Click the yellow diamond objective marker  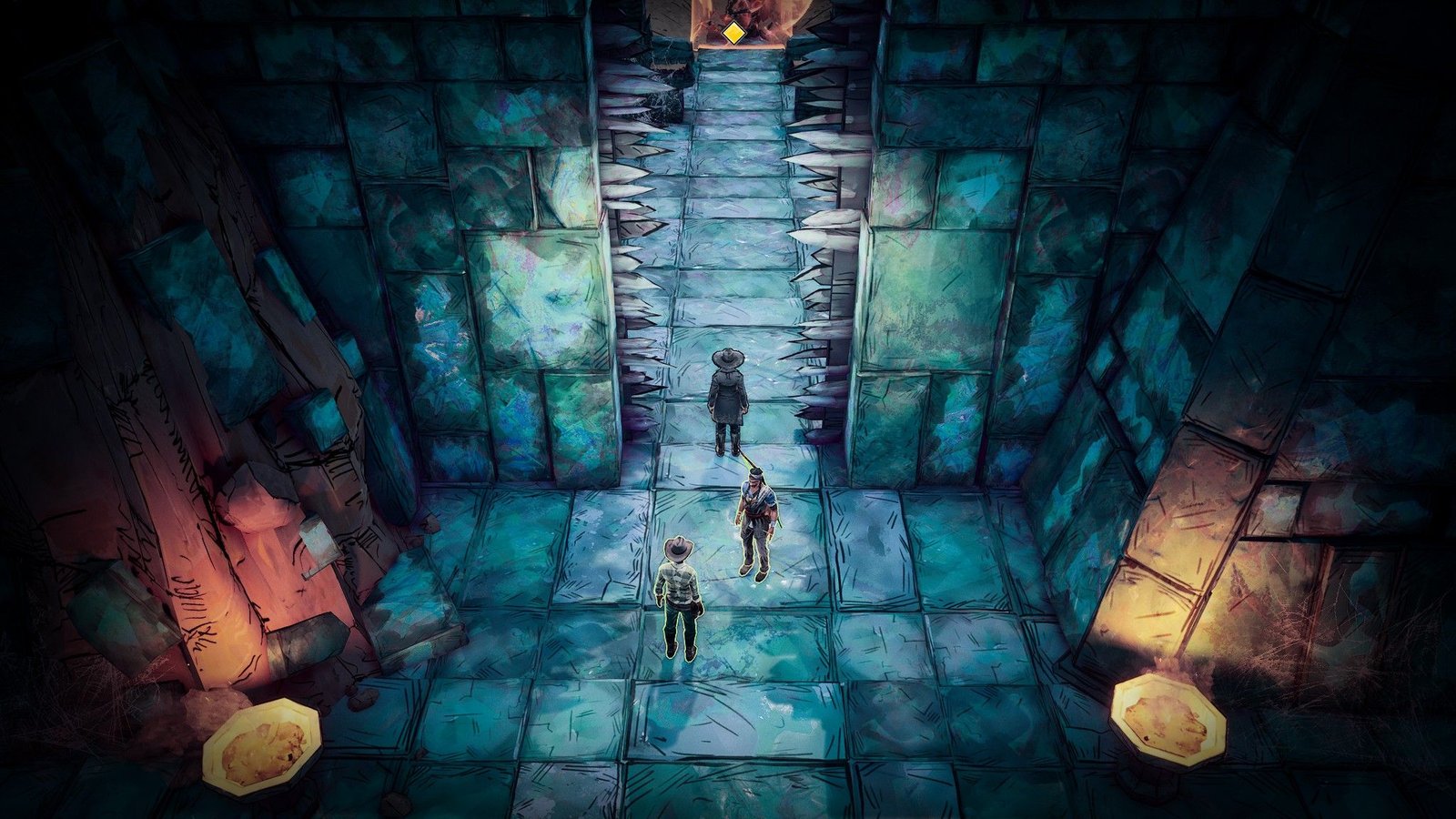(x=733, y=35)
